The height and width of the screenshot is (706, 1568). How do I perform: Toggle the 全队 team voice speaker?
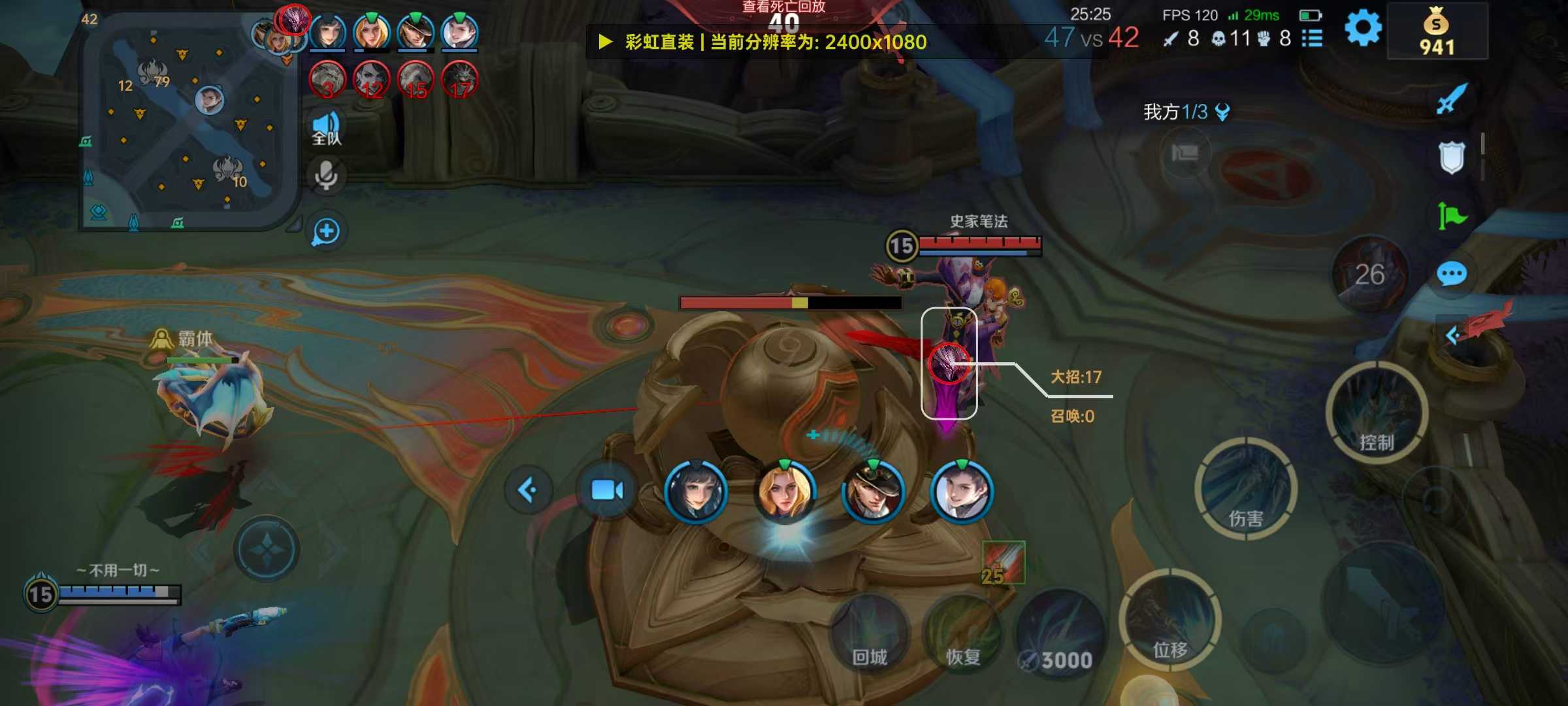(x=327, y=128)
